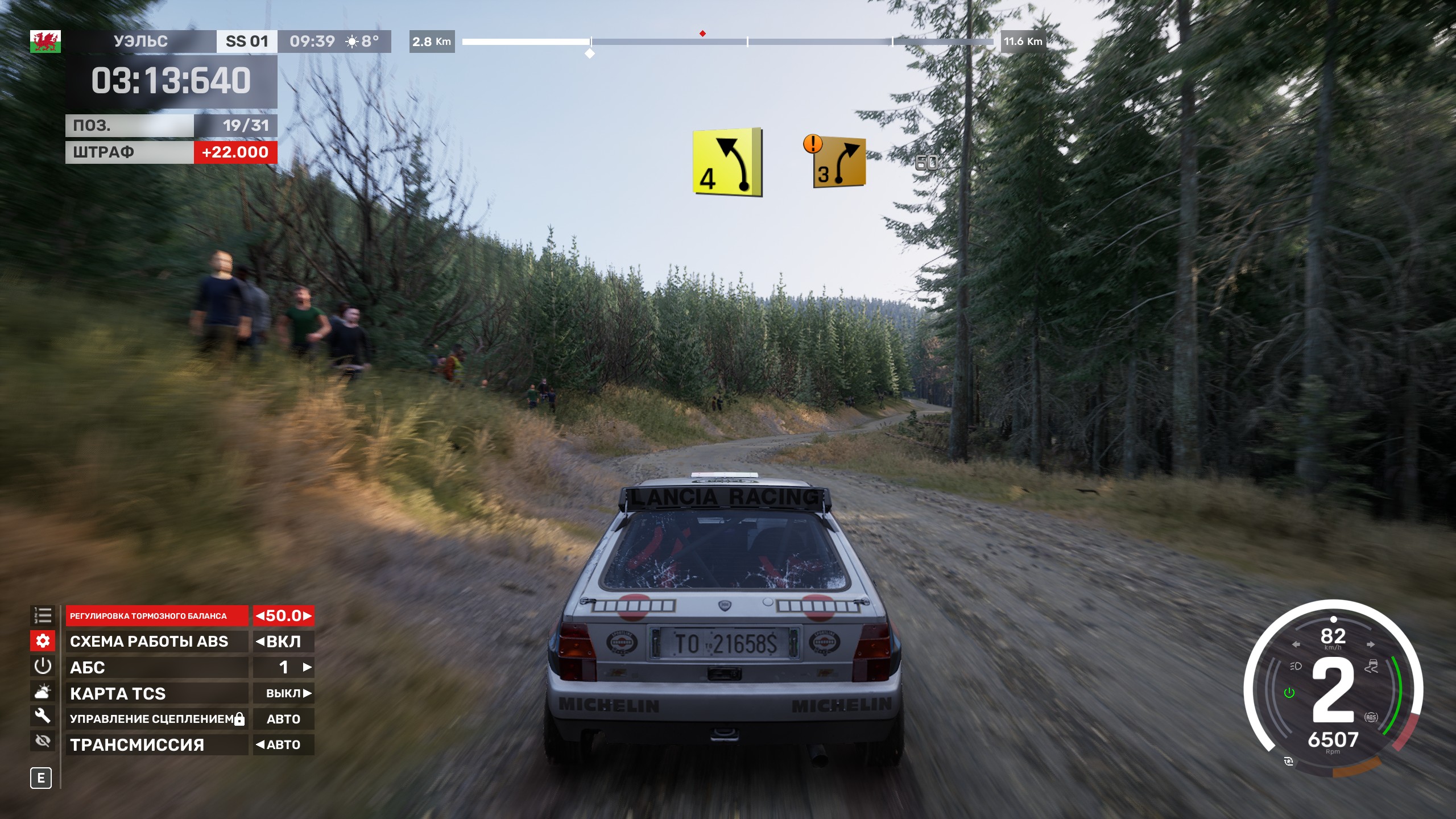The height and width of the screenshot is (819, 1456).
Task: Select the Регулировка тормозного баланса row
Action: click(x=156, y=616)
